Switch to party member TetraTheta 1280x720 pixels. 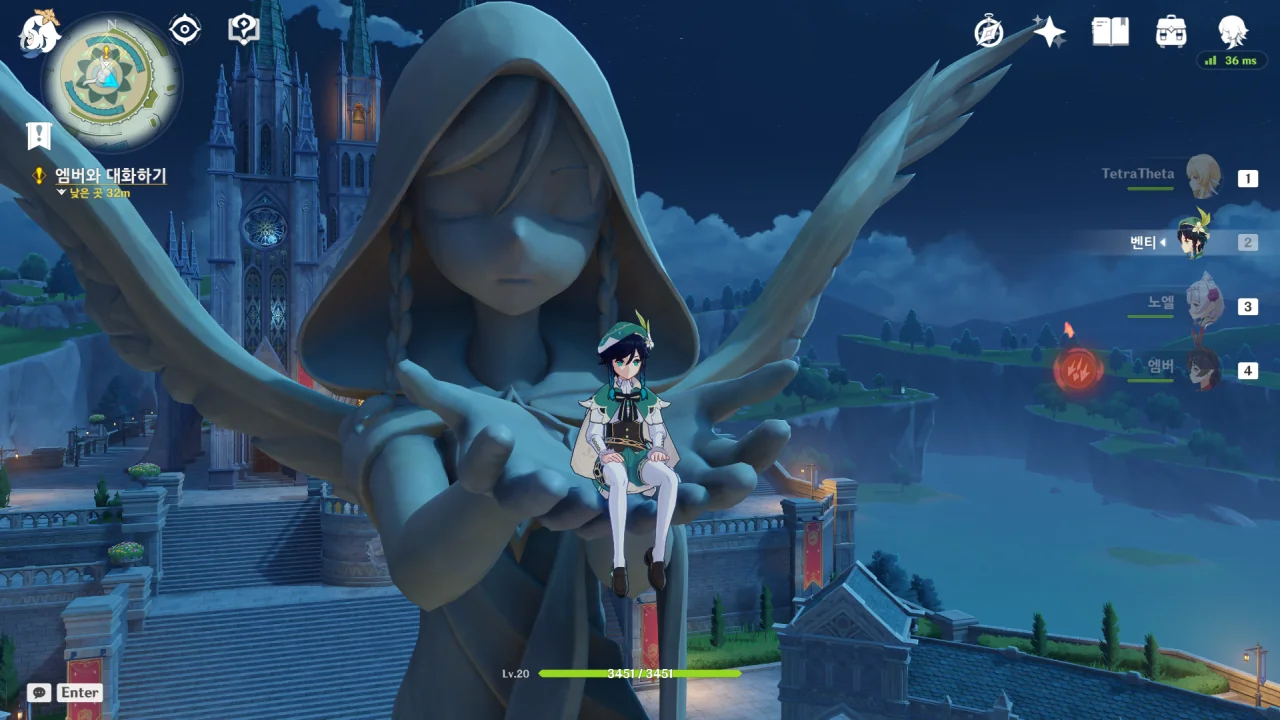point(1202,177)
